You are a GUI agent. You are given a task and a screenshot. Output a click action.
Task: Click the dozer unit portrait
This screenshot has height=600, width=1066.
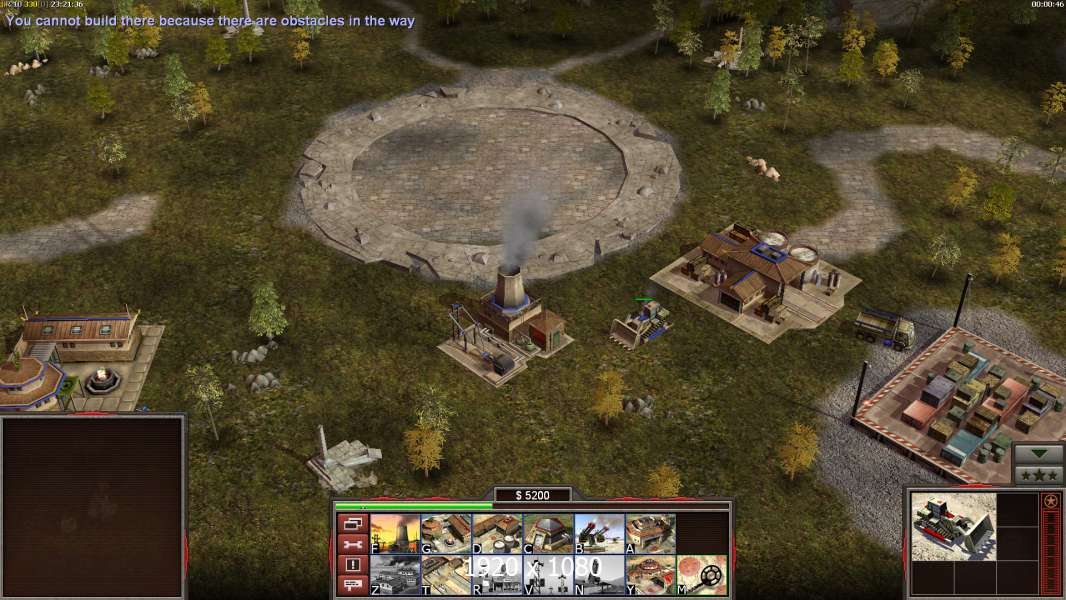click(x=953, y=526)
